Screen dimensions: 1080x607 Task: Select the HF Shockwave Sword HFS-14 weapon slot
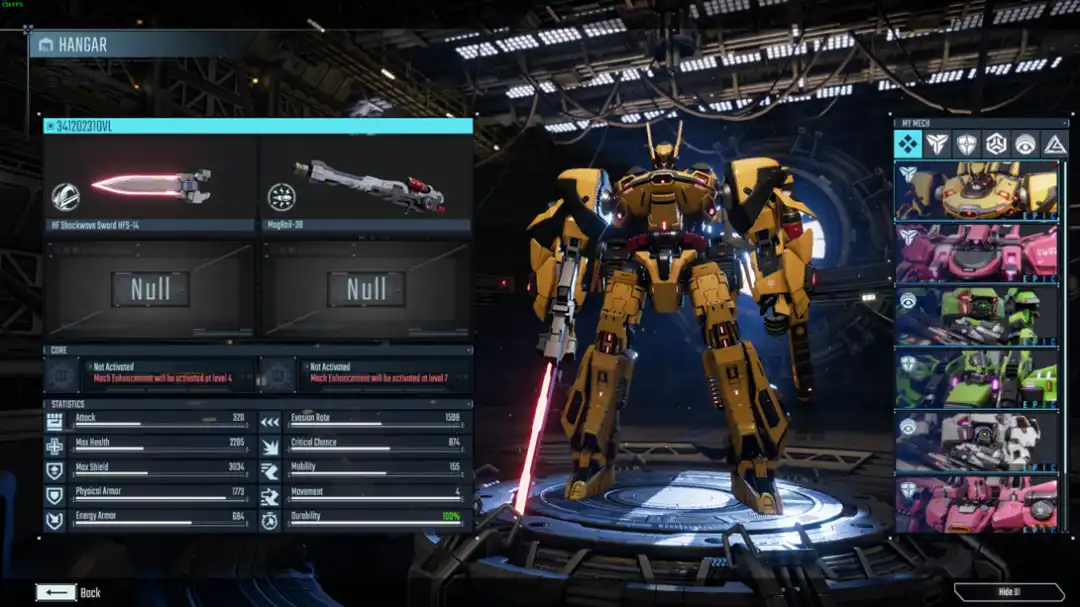(x=150, y=187)
